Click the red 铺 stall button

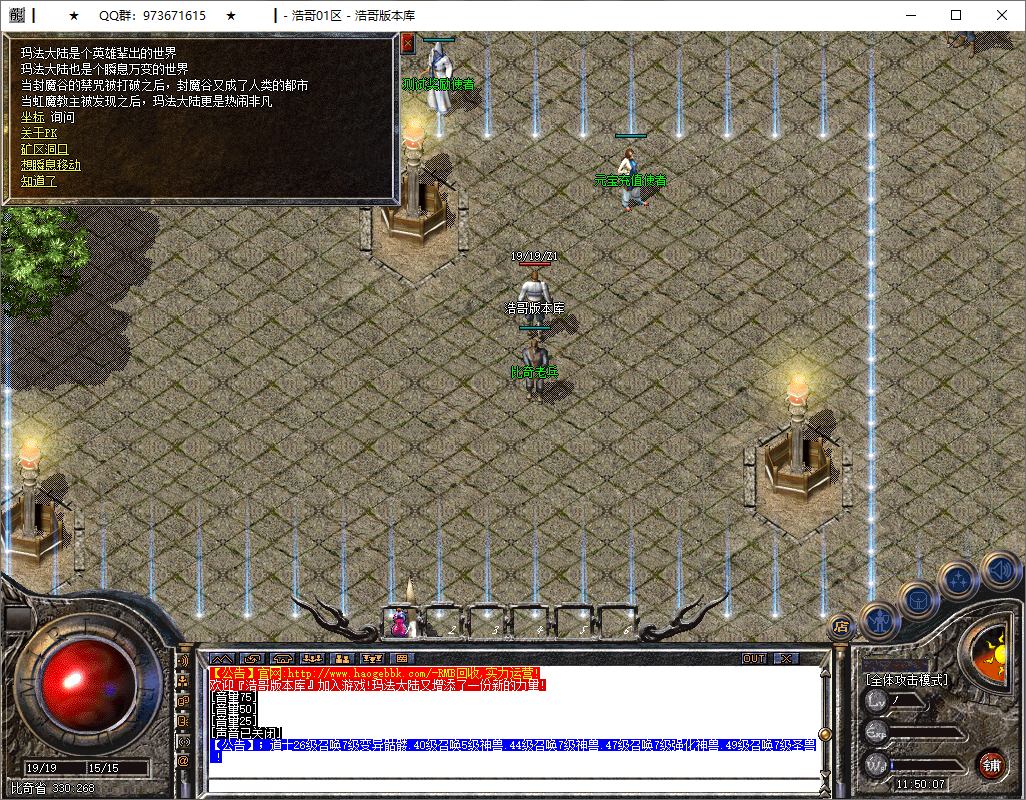(x=992, y=765)
